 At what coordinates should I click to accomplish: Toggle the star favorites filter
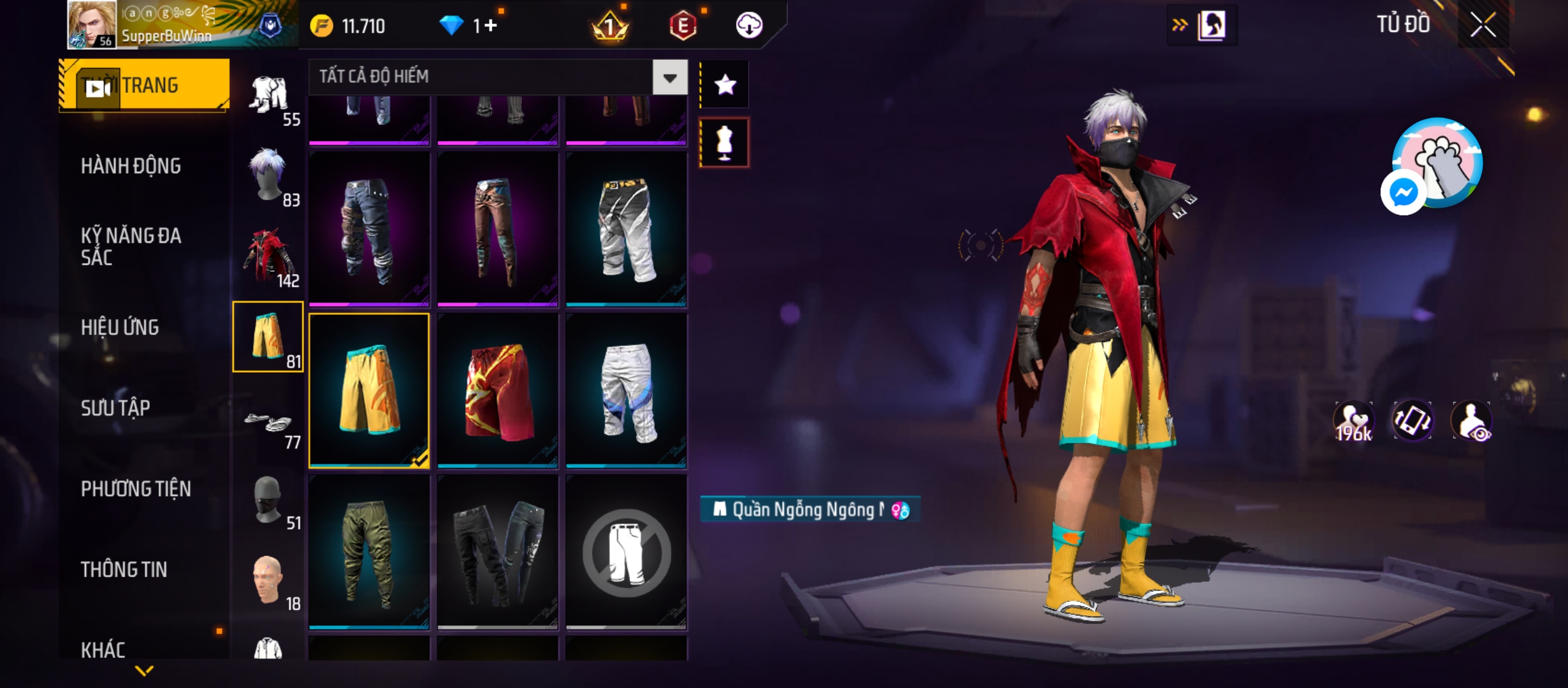click(725, 85)
